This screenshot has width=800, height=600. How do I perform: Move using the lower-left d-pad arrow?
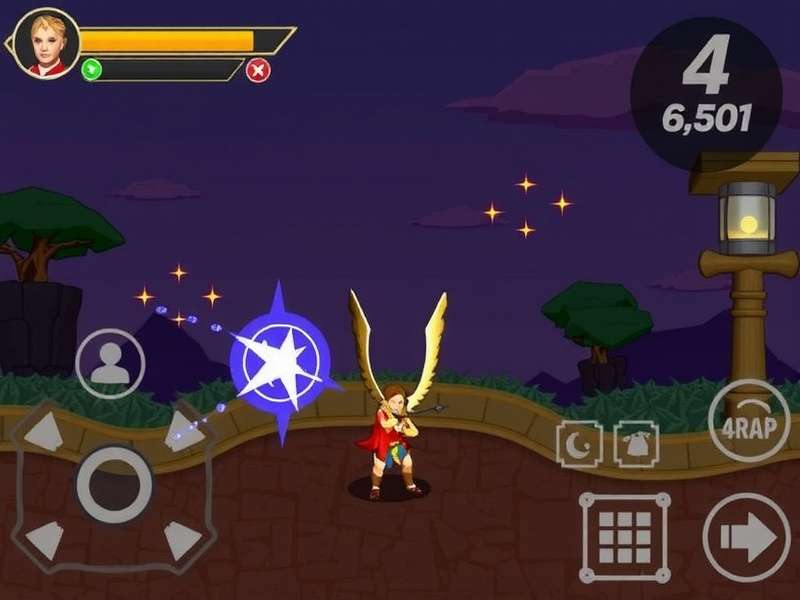click(x=45, y=540)
